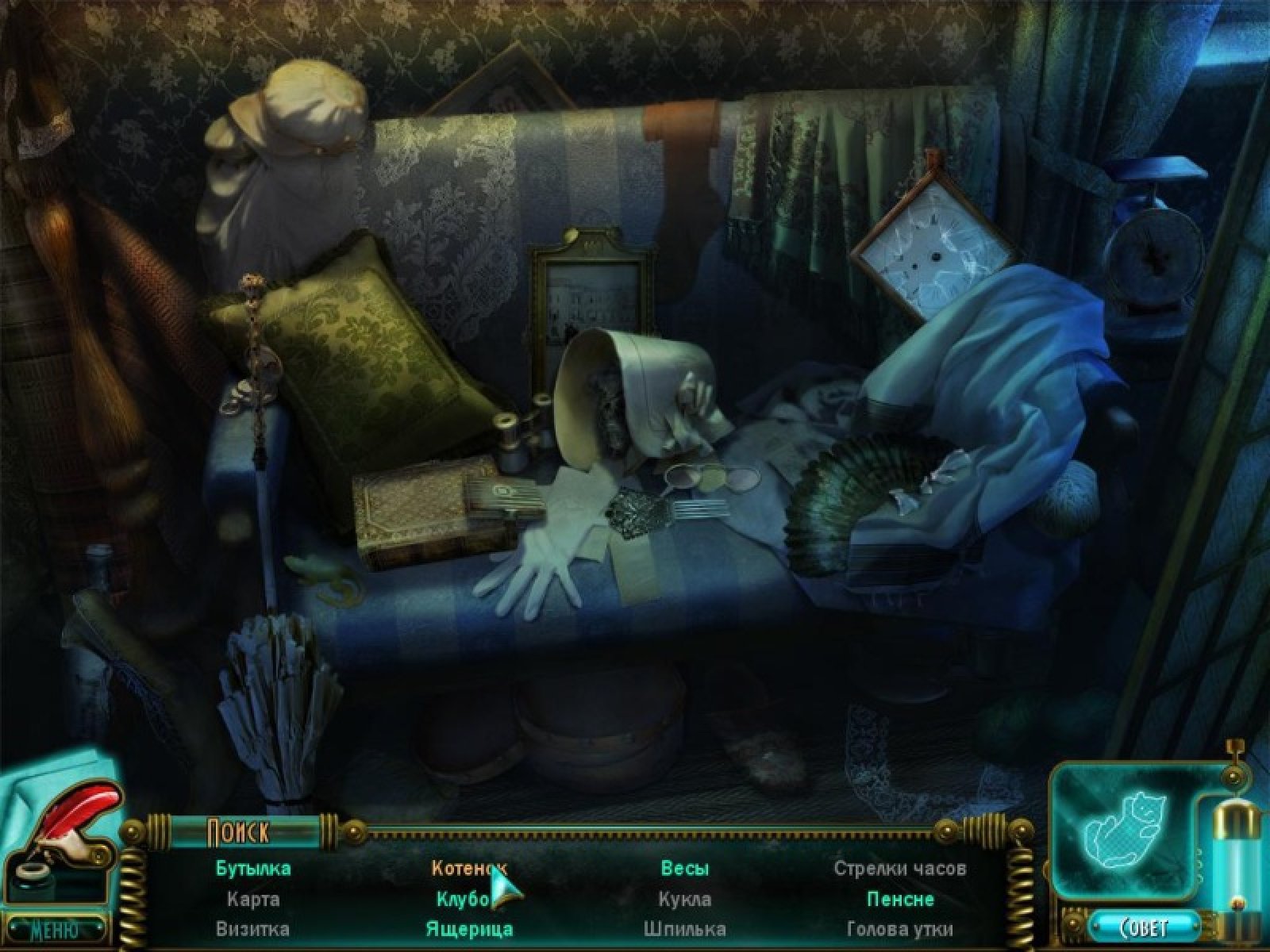Pick Визитка in the search list
This screenshot has height=952, width=1270.
253,928
